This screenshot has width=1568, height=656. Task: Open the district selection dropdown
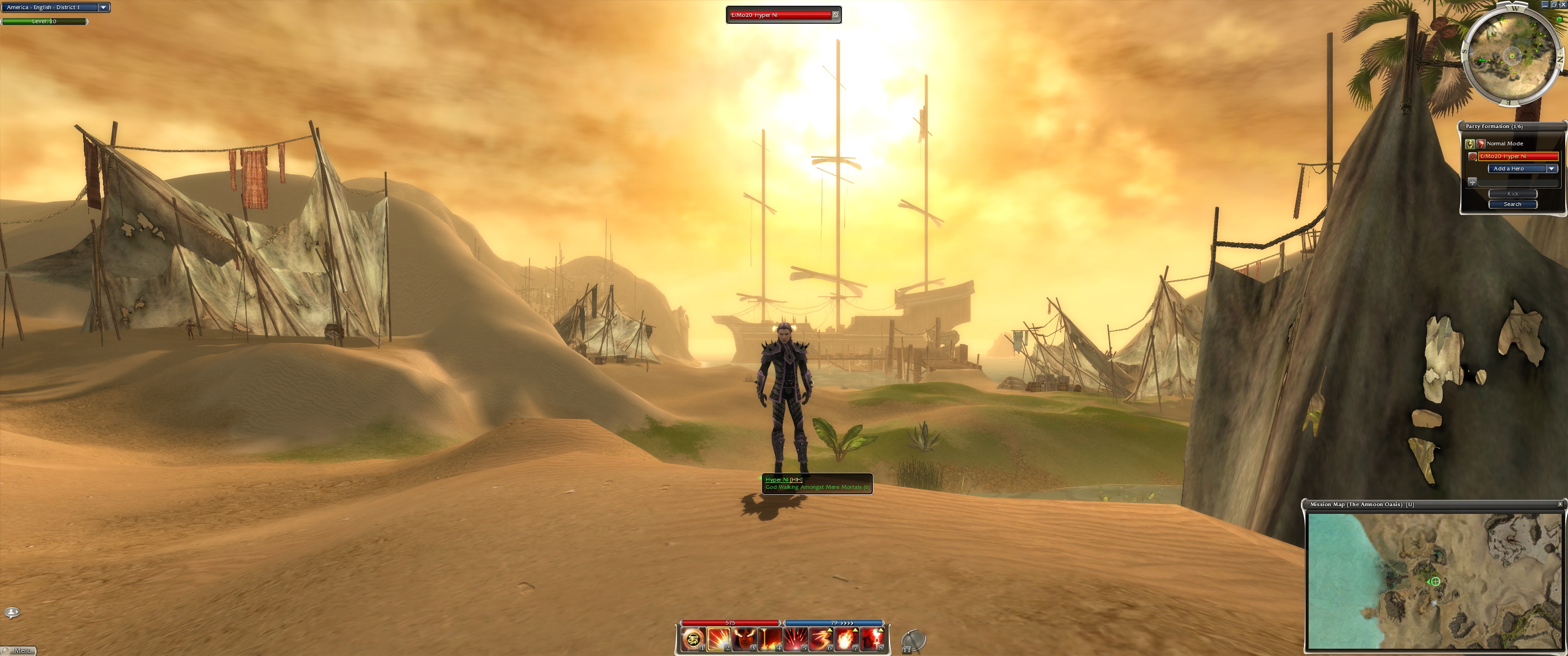coord(103,7)
